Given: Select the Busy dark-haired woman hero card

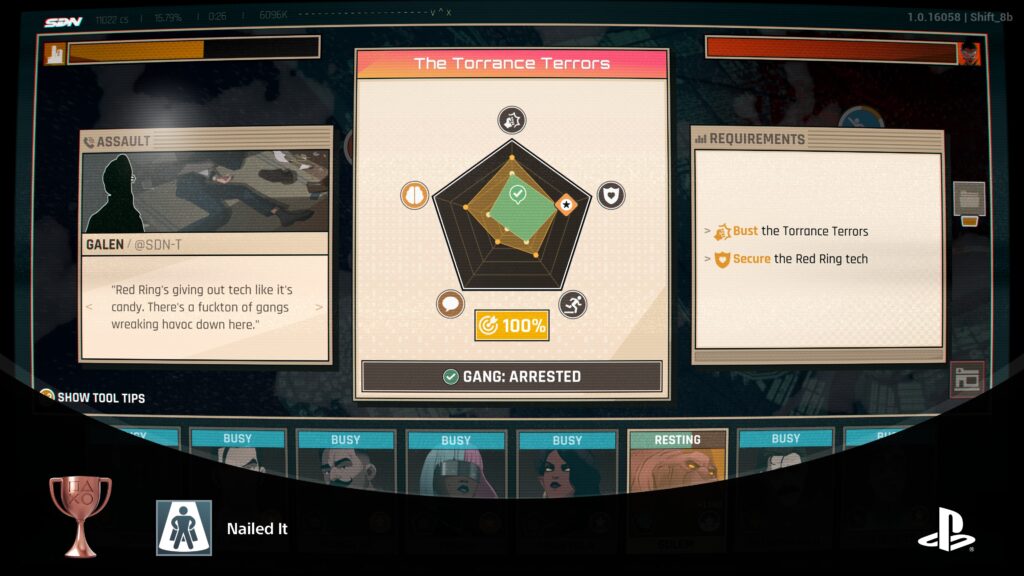Looking at the screenshot, I should point(566,461).
